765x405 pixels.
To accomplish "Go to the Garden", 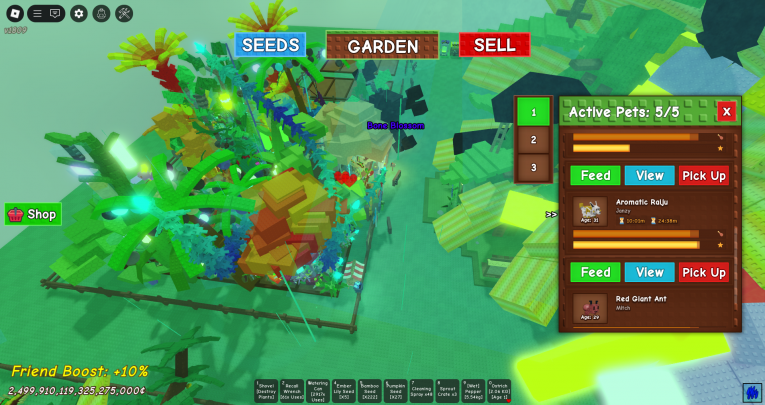I will [383, 46].
